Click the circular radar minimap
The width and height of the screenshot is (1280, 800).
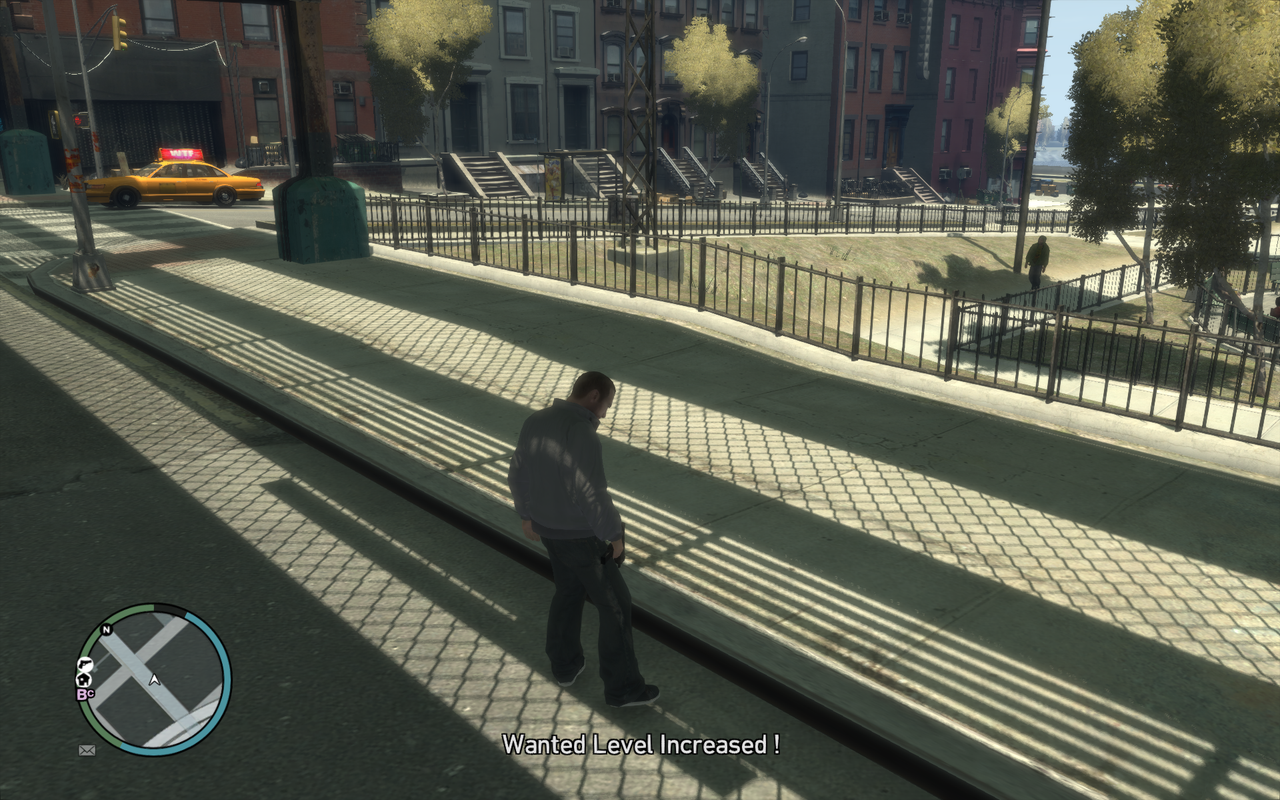point(154,679)
